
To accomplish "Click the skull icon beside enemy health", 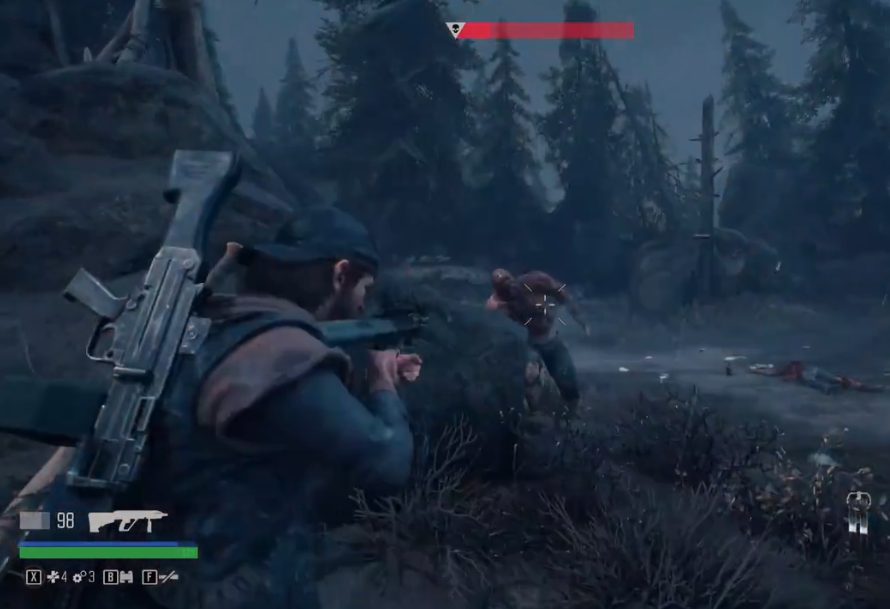I will pyautogui.click(x=455, y=30).
